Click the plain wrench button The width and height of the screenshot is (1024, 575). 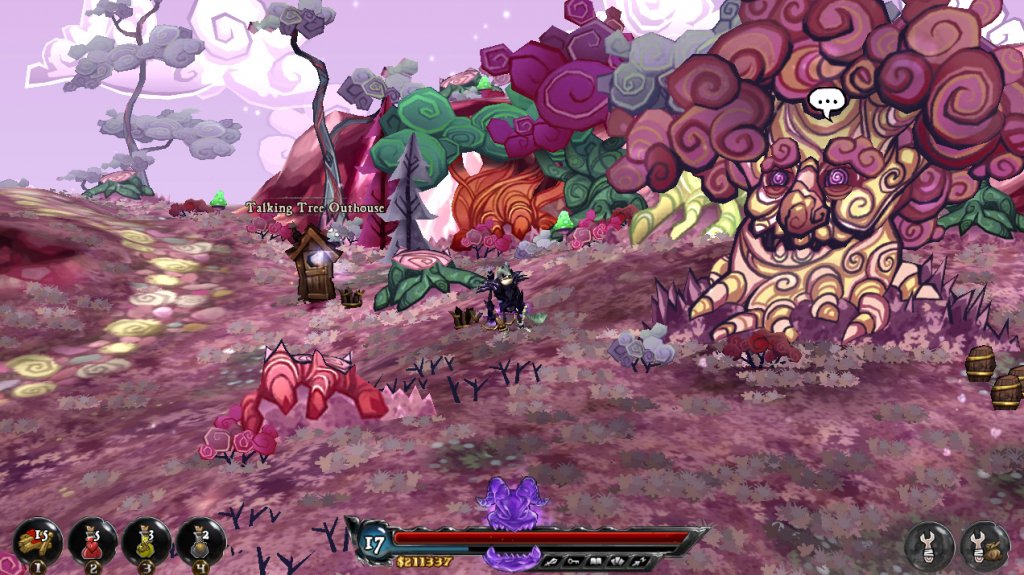[929, 546]
